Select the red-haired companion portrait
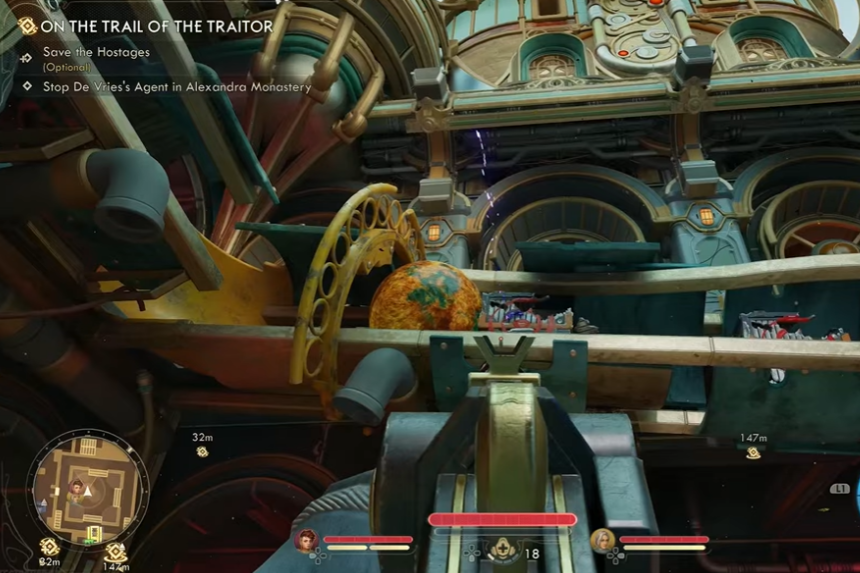 click(304, 541)
